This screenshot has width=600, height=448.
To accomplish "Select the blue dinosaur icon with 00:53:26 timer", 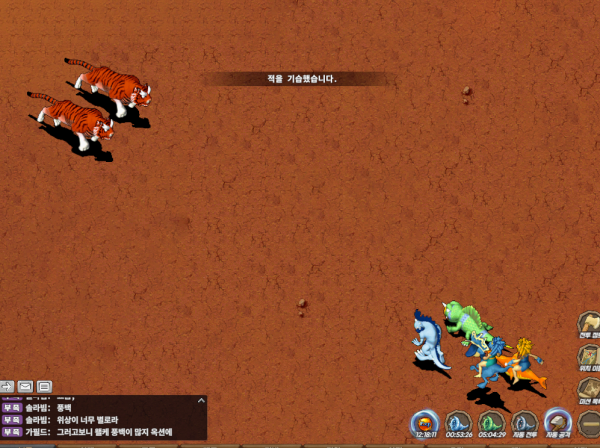I will 459,423.
